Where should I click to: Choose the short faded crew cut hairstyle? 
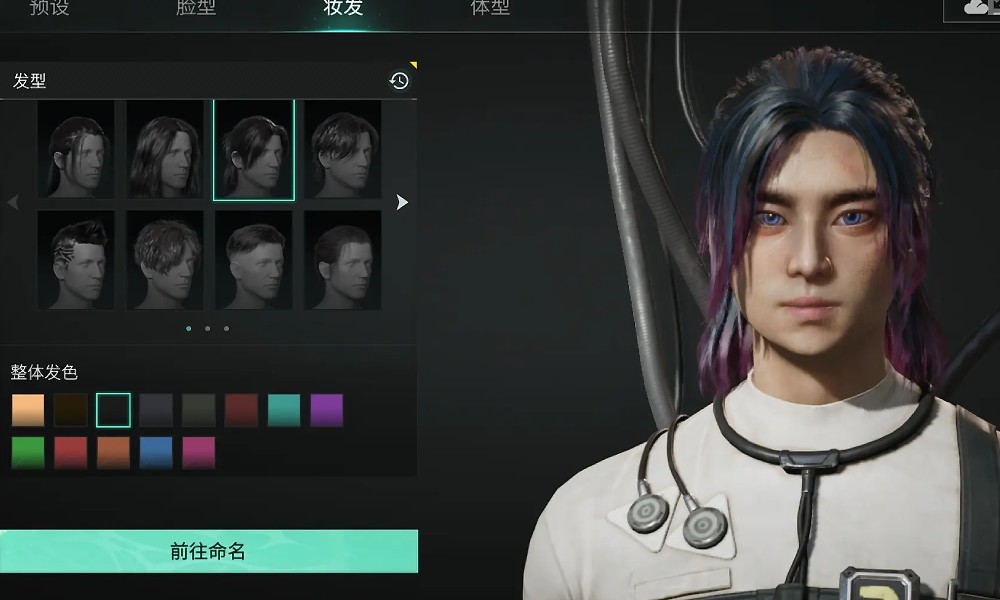pyautogui.click(x=254, y=259)
